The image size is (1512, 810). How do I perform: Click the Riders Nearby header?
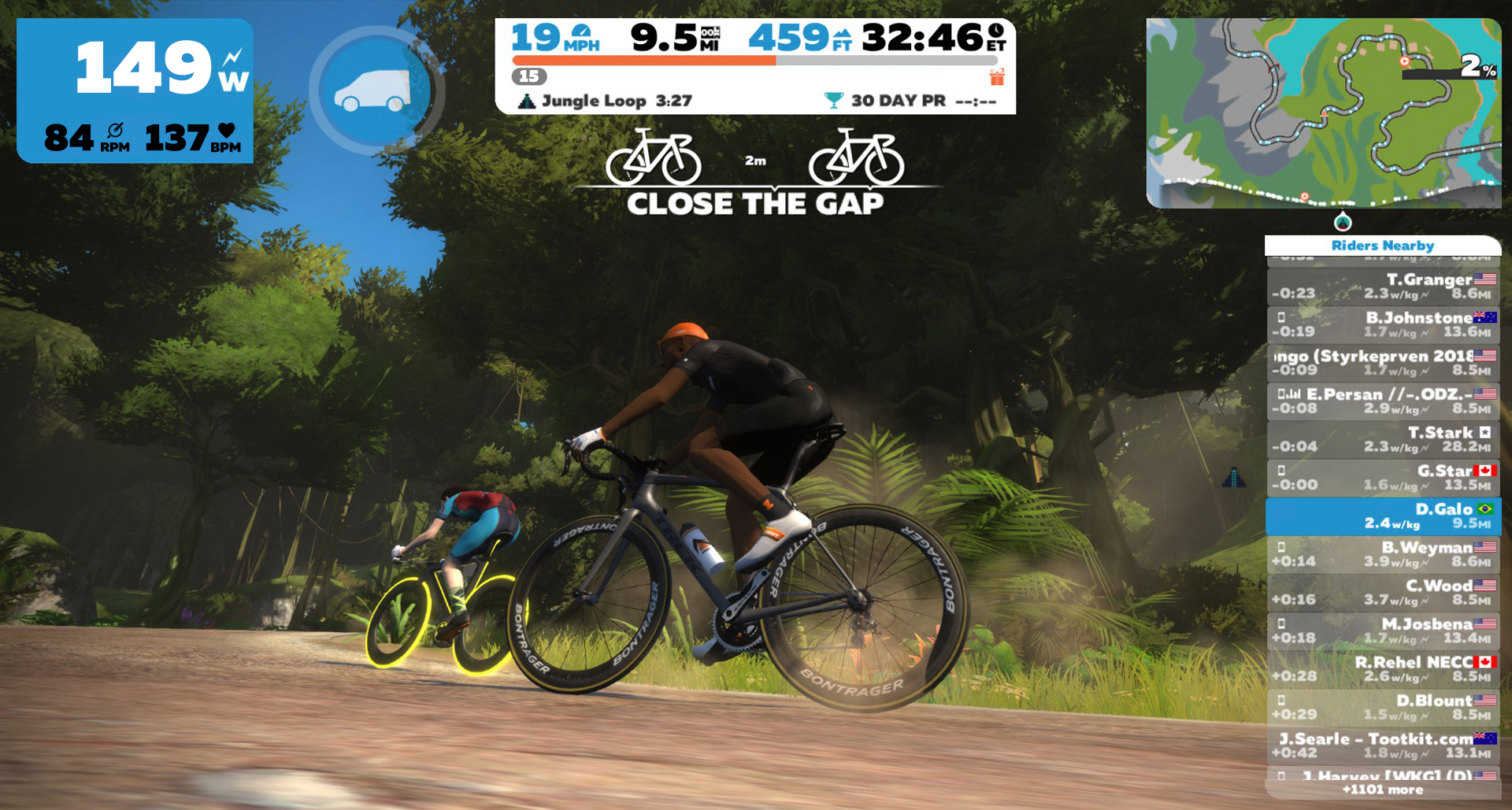[1383, 246]
